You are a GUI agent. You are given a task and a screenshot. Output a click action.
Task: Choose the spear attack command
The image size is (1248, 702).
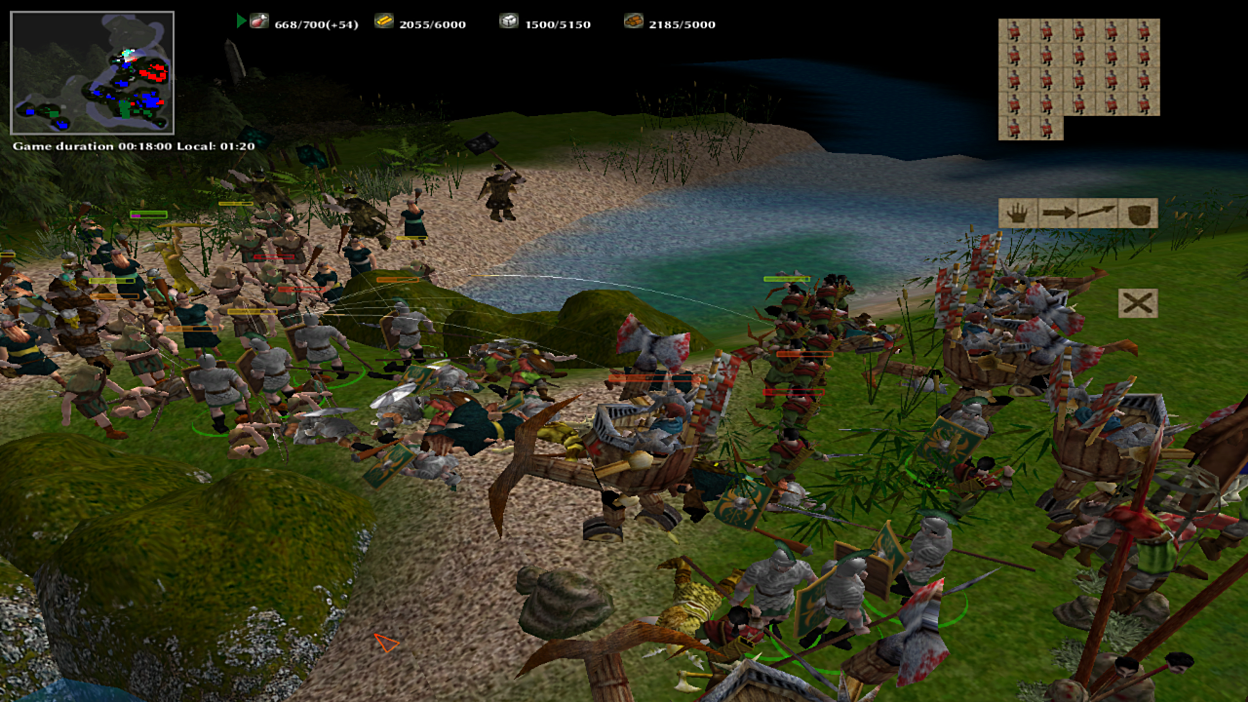(1097, 213)
